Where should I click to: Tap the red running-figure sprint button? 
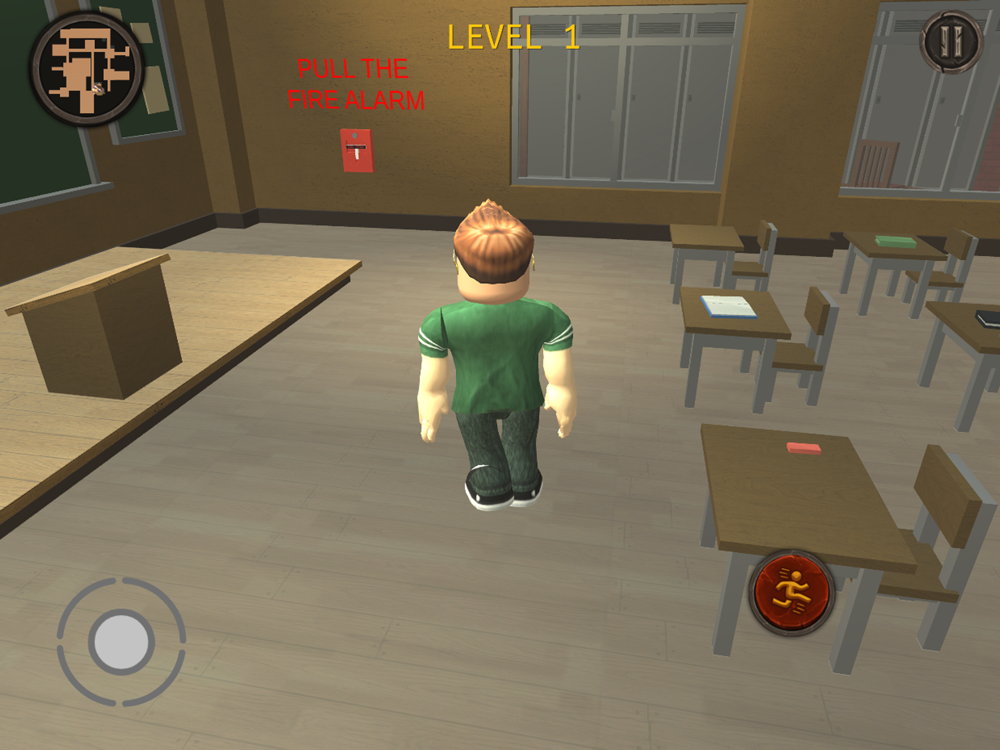[792, 592]
